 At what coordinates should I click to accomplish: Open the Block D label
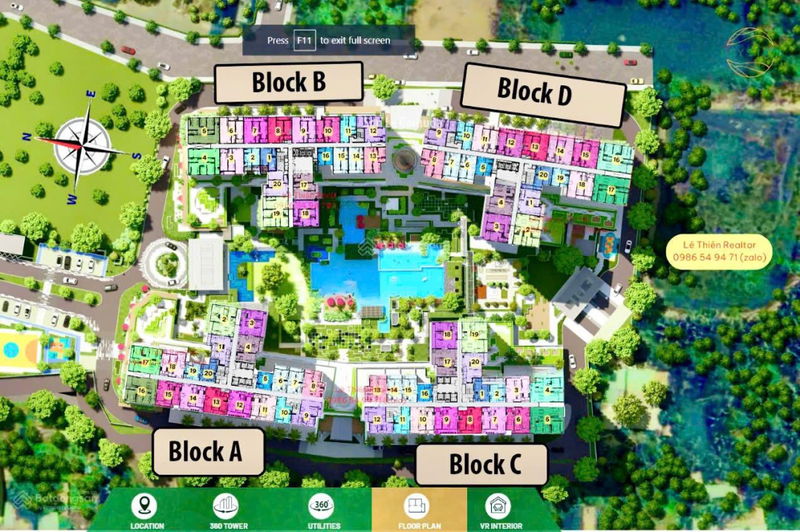534,92
